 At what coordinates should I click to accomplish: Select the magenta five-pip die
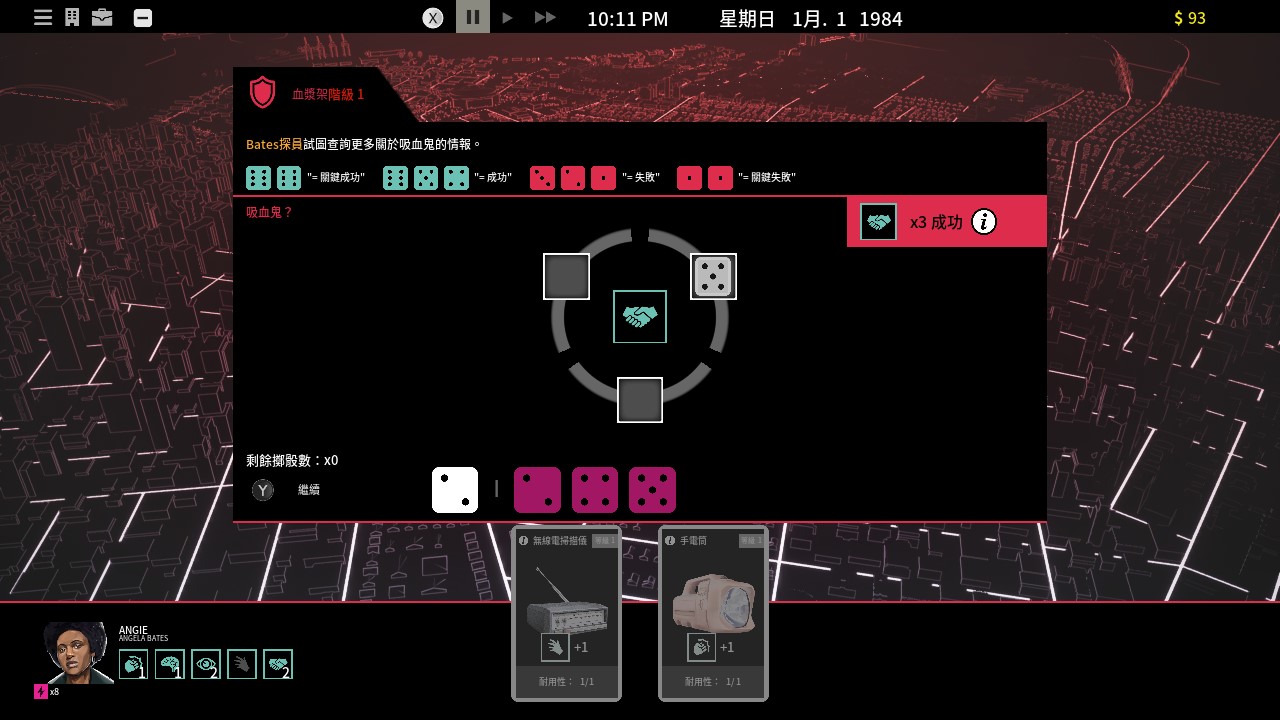[x=652, y=490]
